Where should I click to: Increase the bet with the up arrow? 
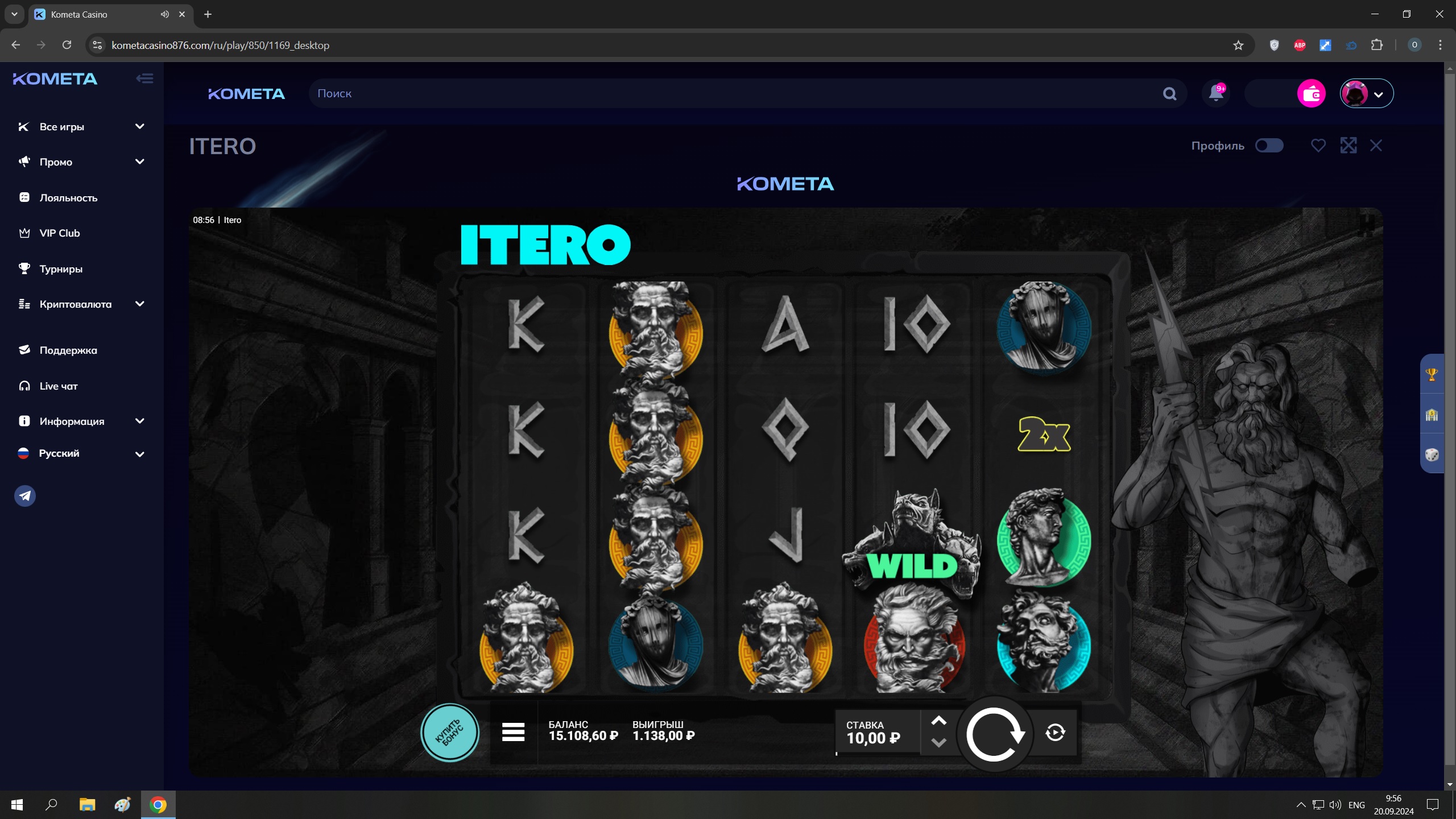(x=938, y=721)
